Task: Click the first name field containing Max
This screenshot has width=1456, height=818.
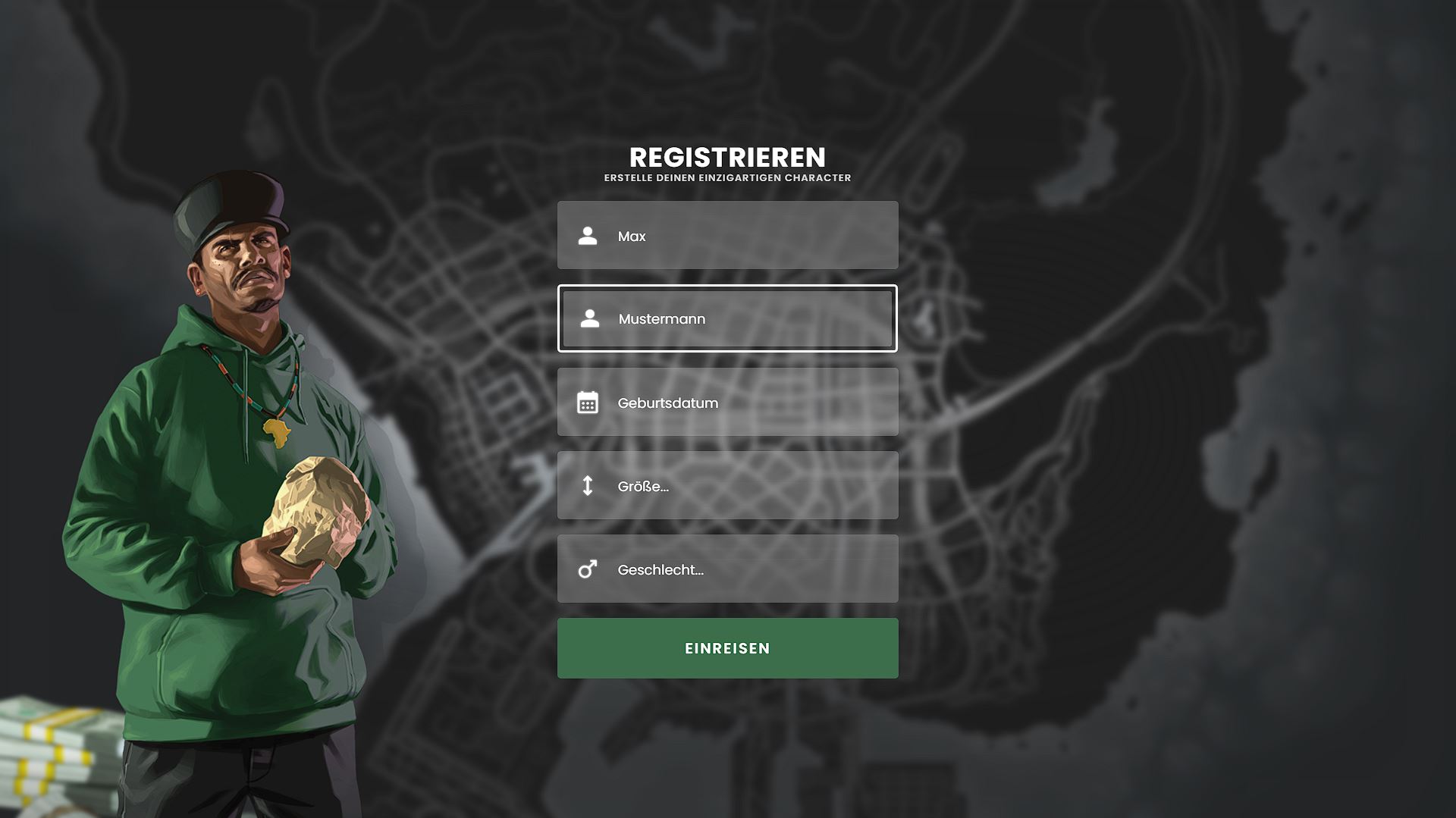Action: [726, 236]
